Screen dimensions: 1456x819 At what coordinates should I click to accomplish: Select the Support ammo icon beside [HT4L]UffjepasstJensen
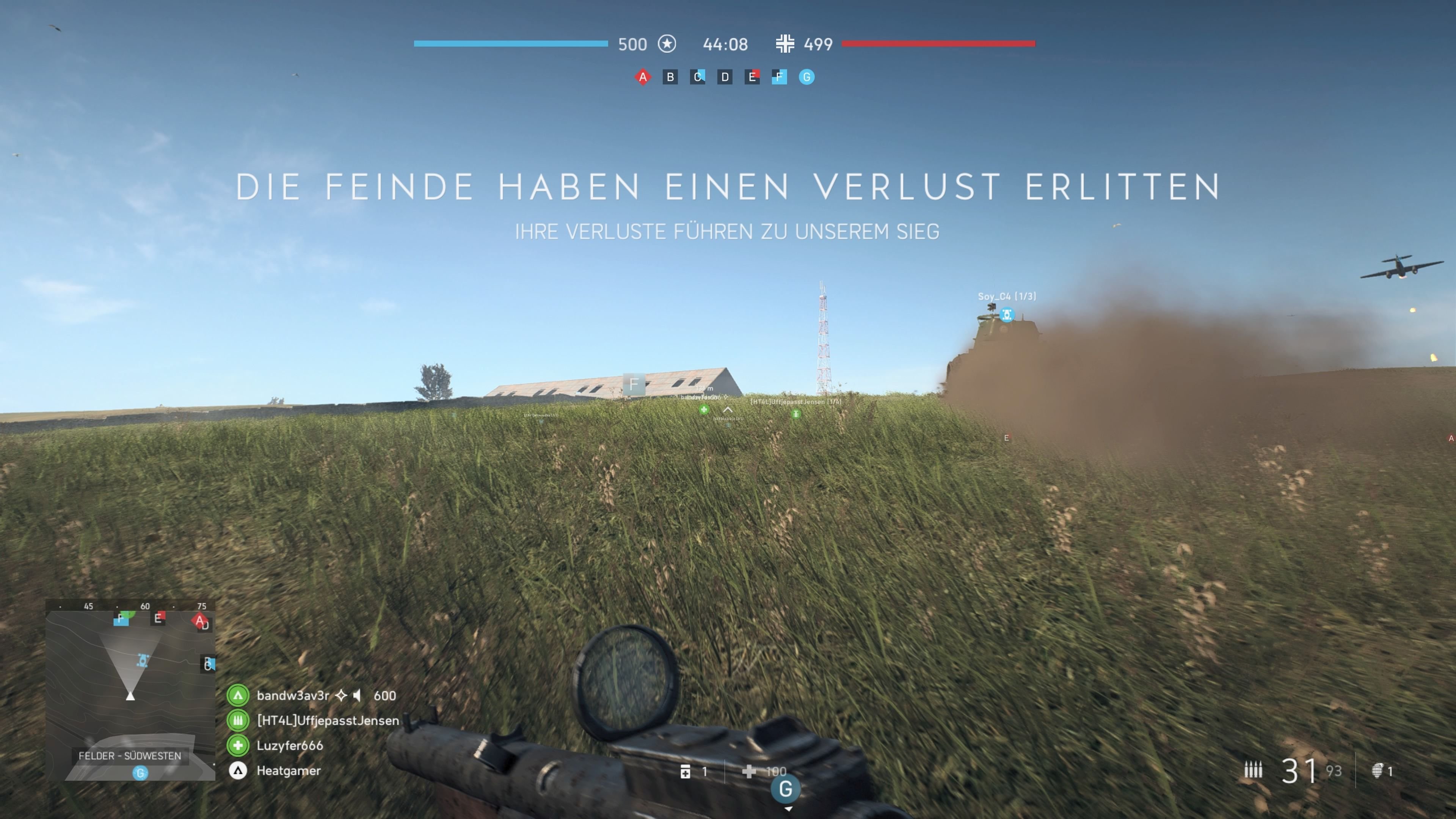click(238, 721)
